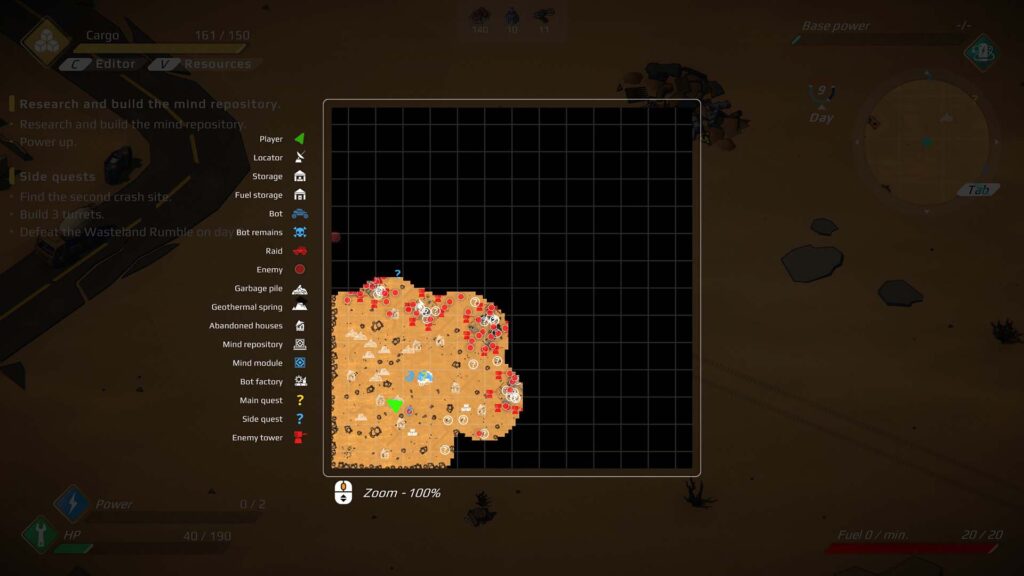Open the Resources panel button
The height and width of the screenshot is (576, 1024).
click(x=206, y=64)
